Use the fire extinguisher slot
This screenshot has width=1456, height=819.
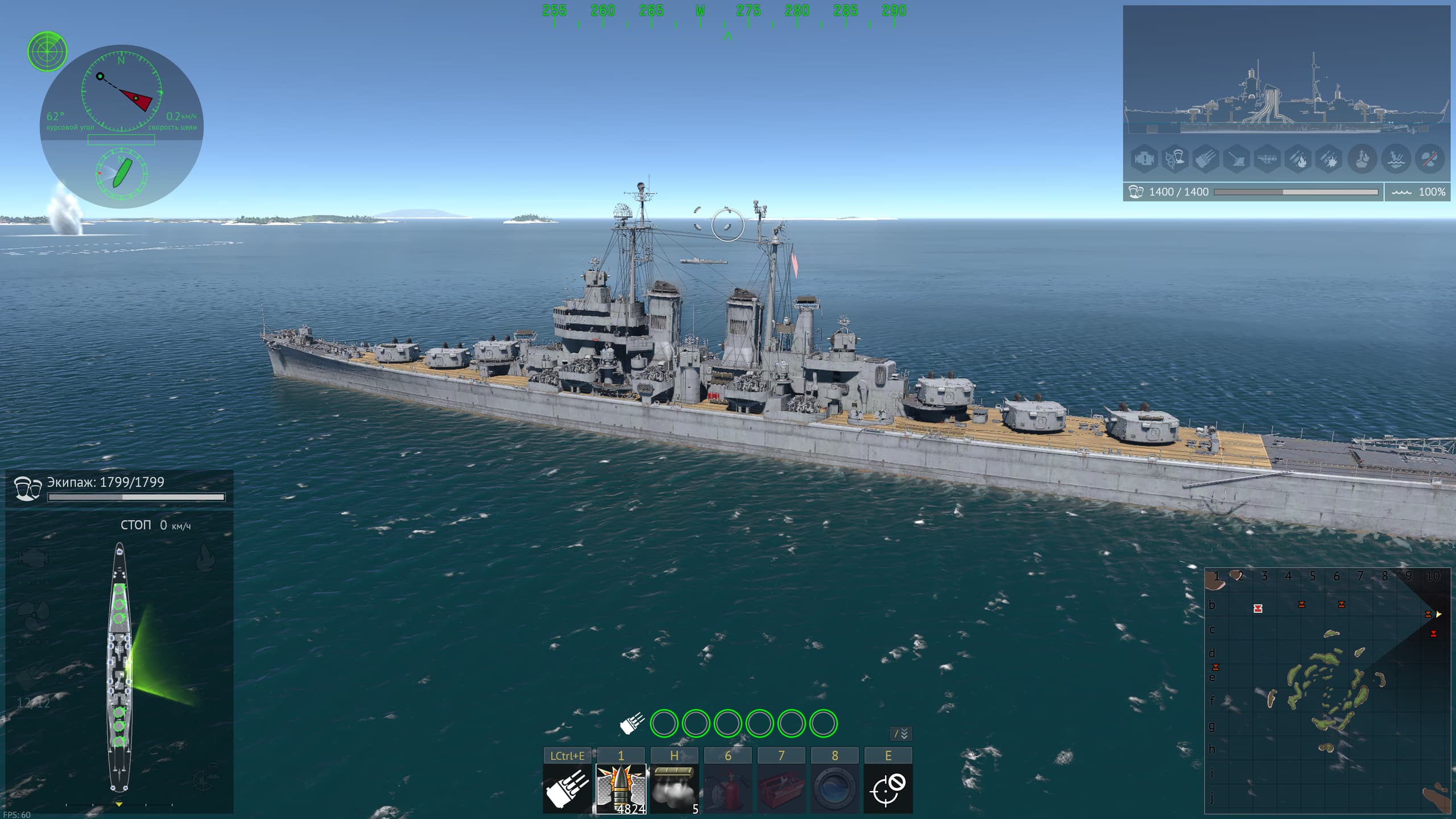pyautogui.click(x=727, y=788)
